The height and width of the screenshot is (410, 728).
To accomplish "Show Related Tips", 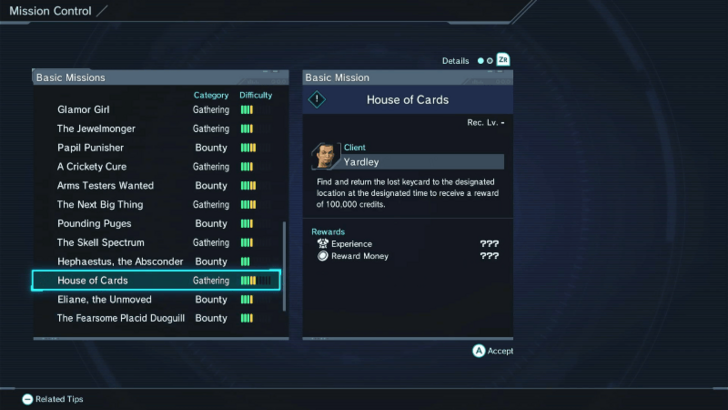I will (52, 399).
